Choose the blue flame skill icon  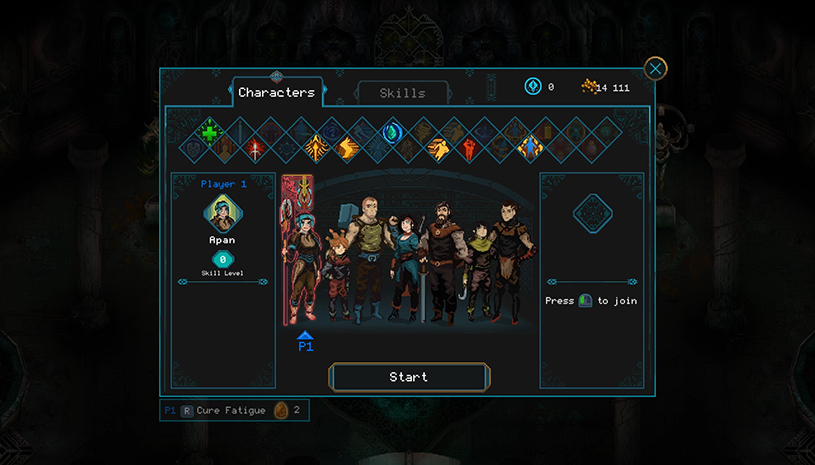pos(392,133)
